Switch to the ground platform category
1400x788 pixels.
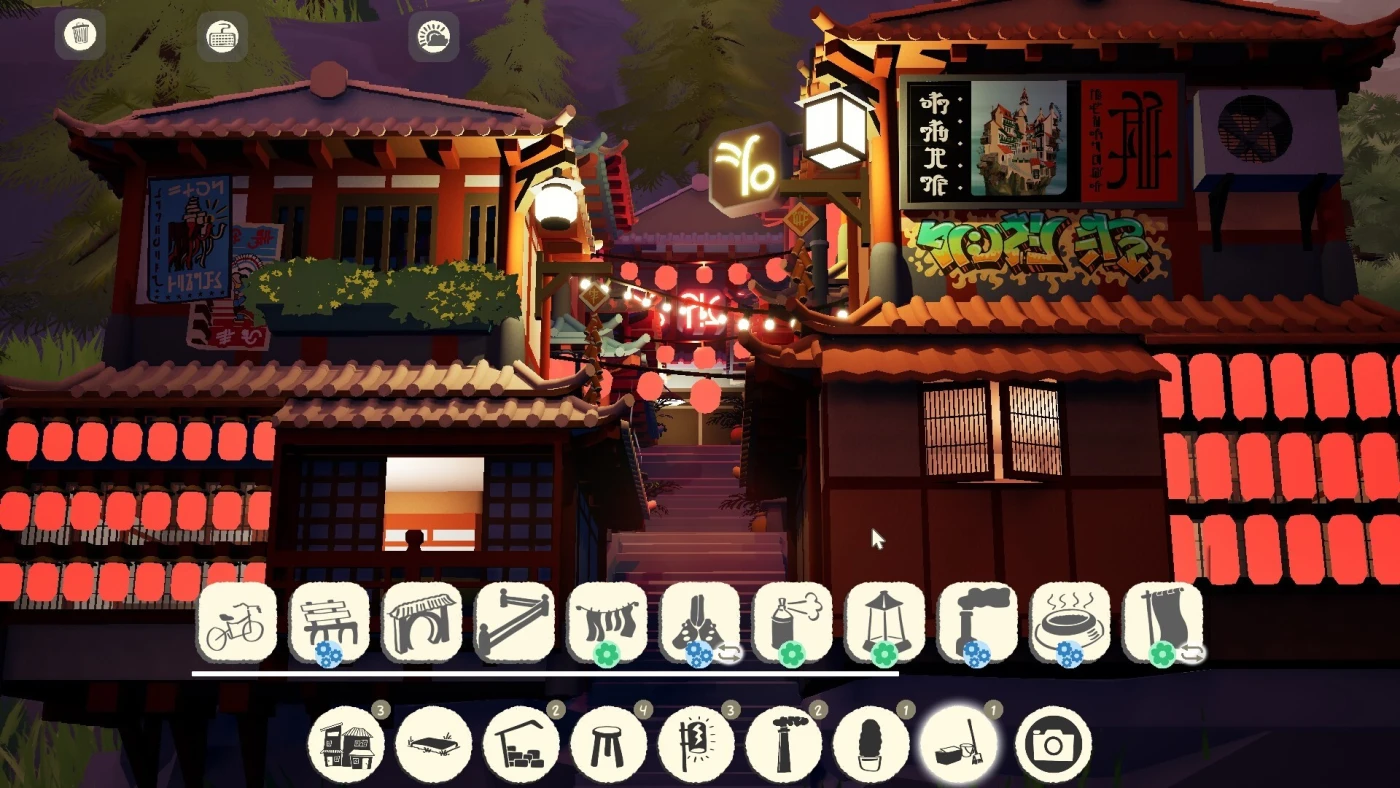(434, 745)
